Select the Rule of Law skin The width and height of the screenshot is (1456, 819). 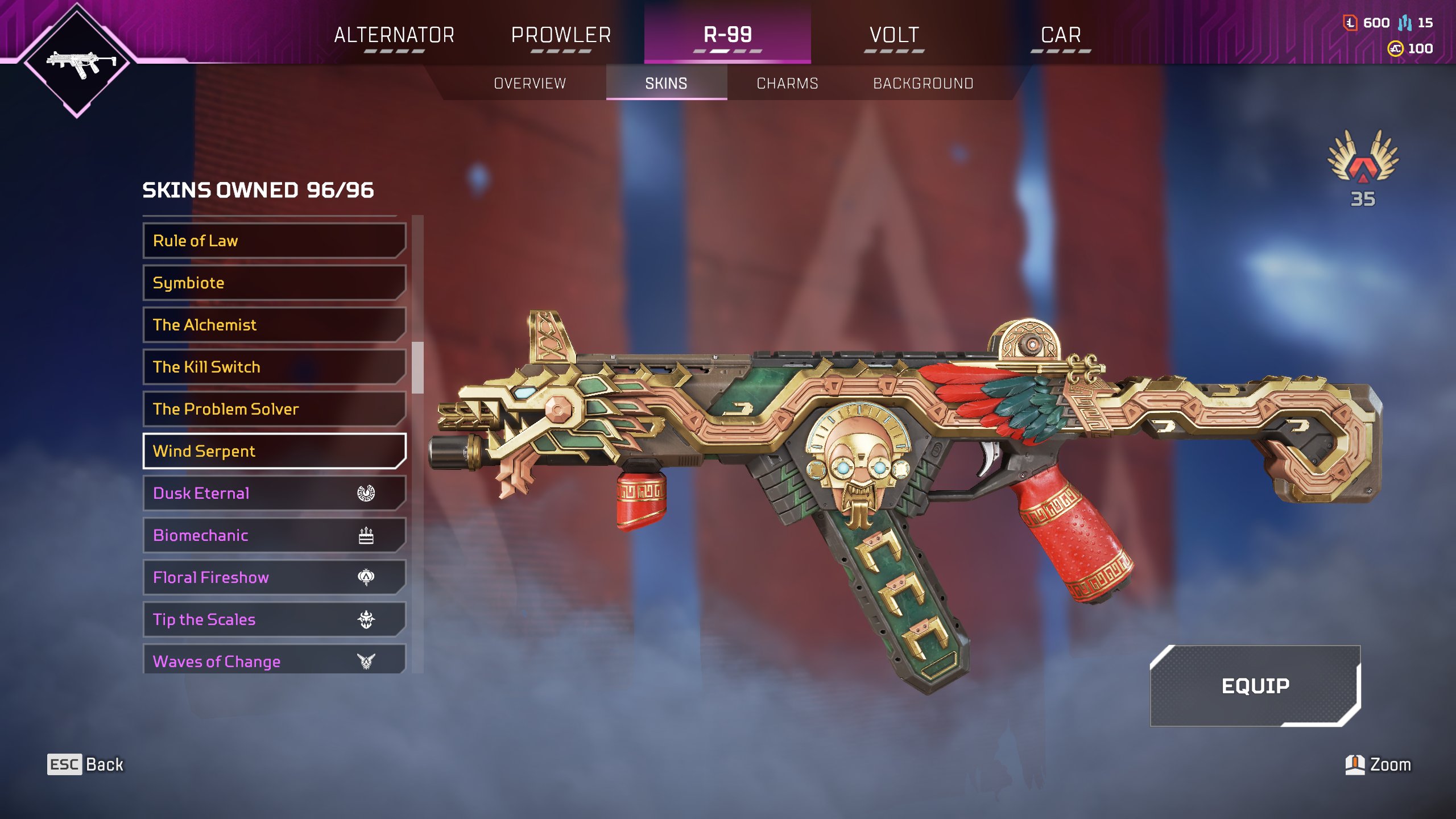274,241
